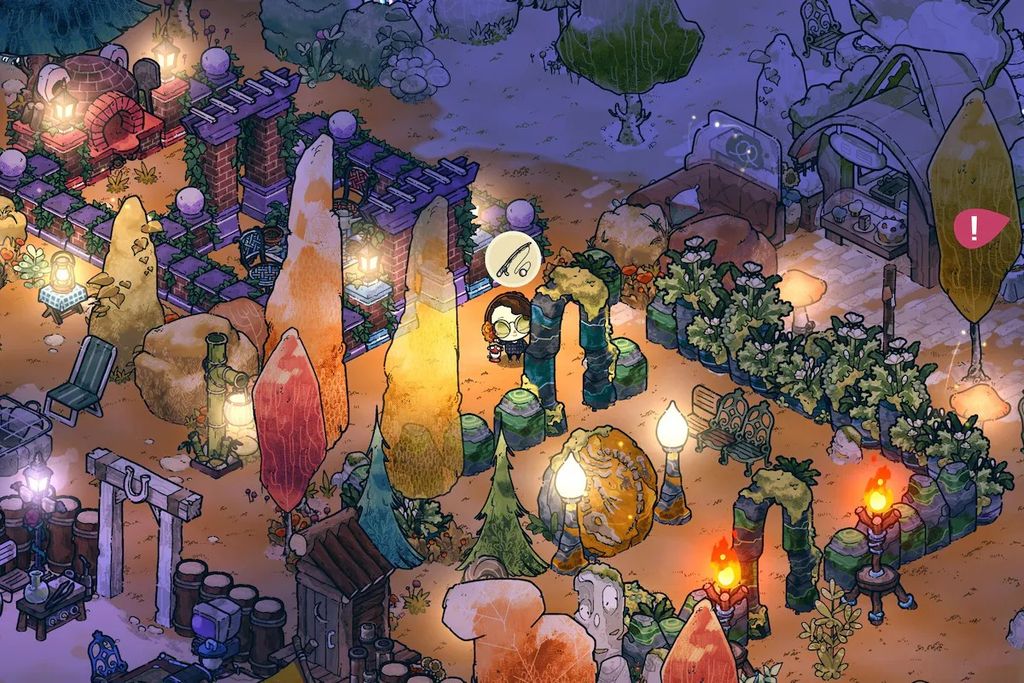The image size is (1024, 683).
Task: Click the fishing rod tool bubble
Action: (x=513, y=260)
